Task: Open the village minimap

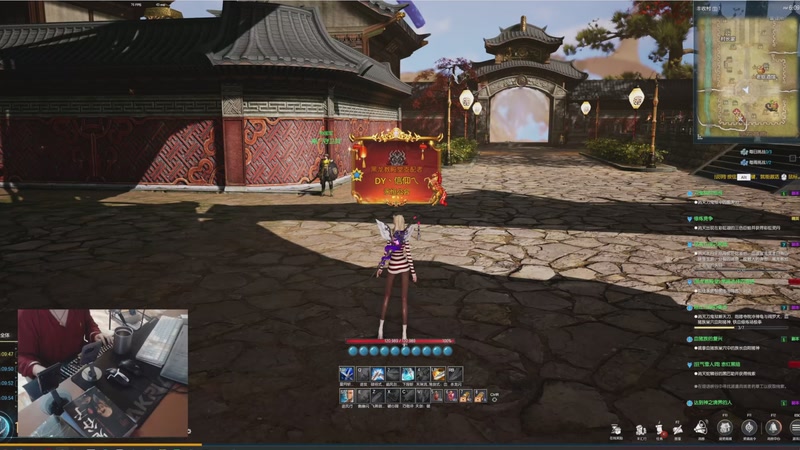Action: (743, 76)
